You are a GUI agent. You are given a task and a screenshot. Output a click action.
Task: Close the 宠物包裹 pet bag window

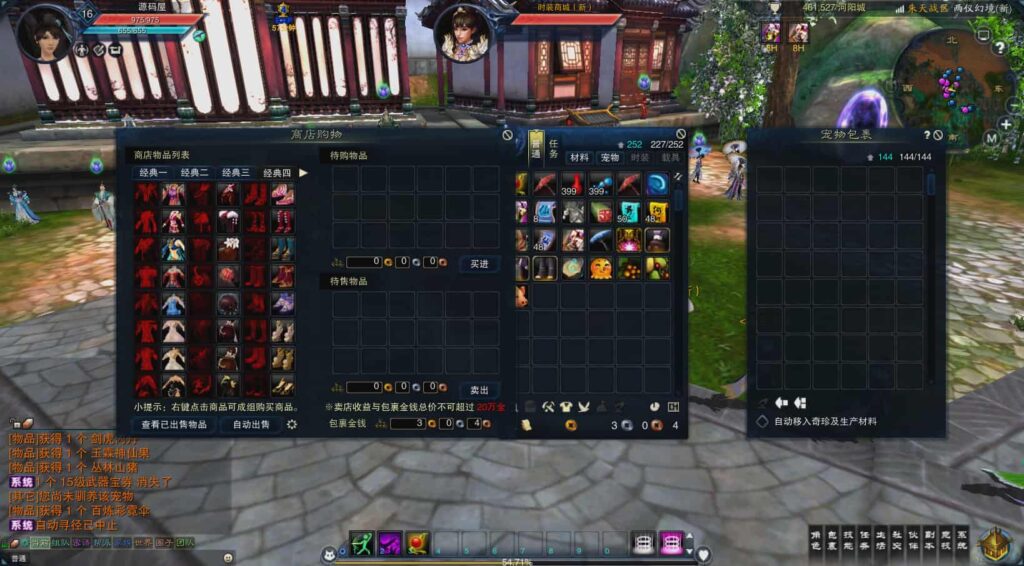[939, 135]
